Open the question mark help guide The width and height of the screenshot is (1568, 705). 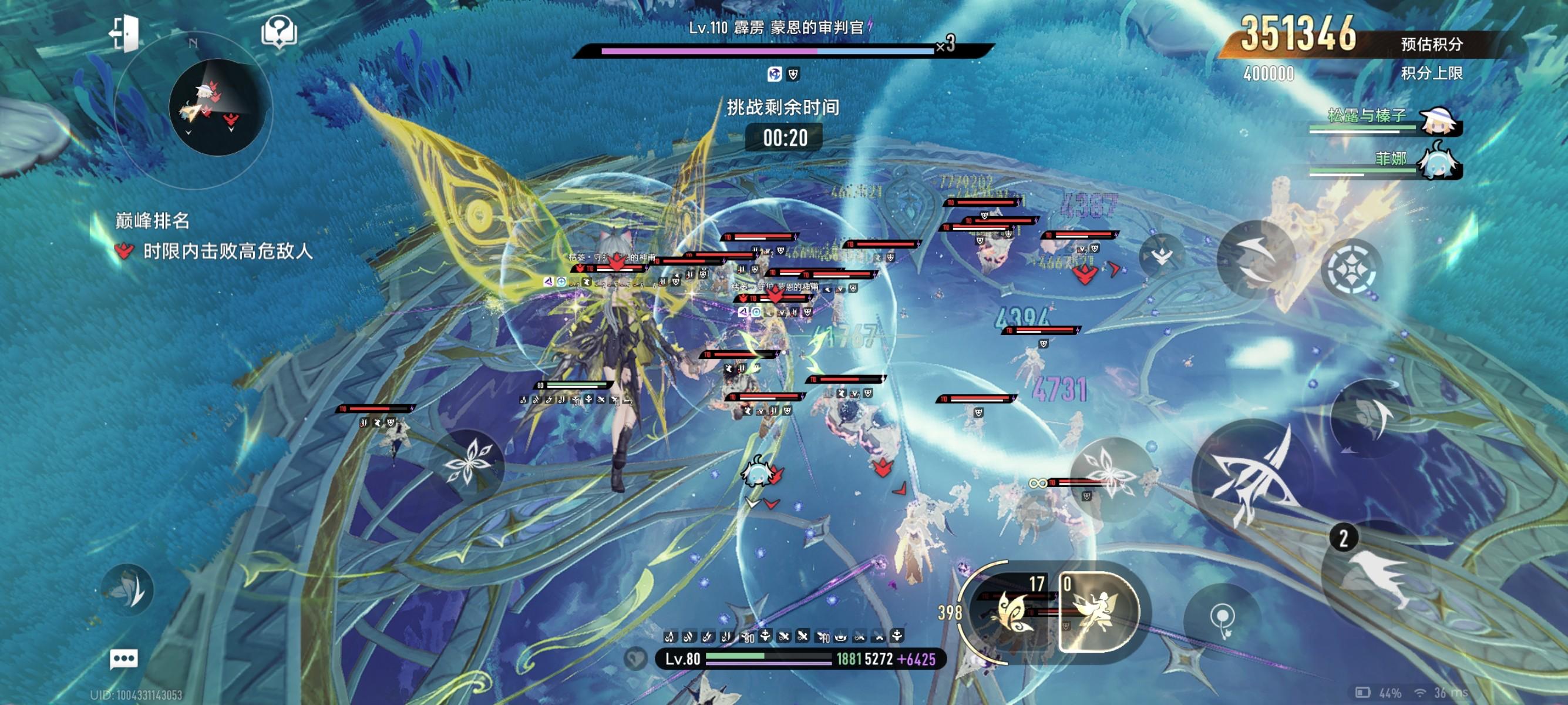[x=279, y=32]
